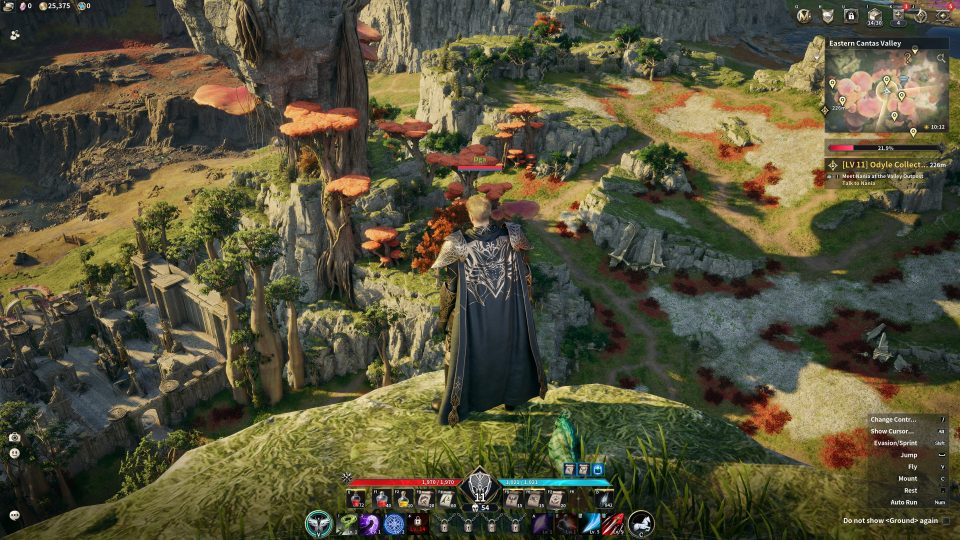This screenshot has width=960, height=540.
Task: Activate the light blue slash skill
Action: pyautogui.click(x=591, y=523)
